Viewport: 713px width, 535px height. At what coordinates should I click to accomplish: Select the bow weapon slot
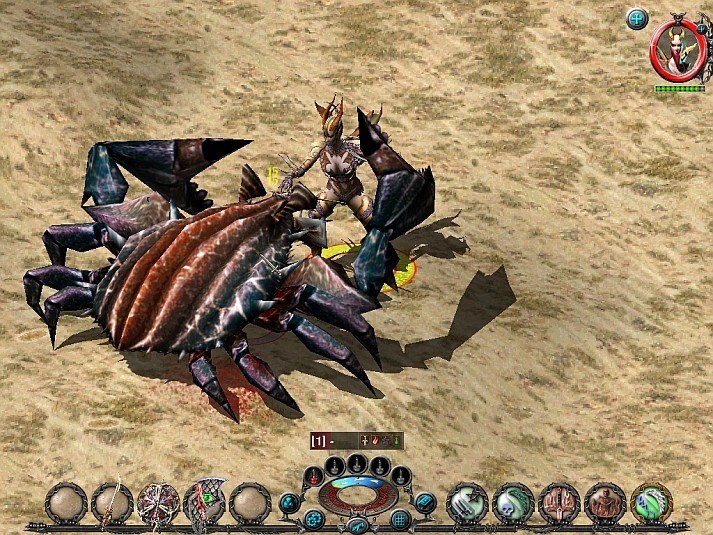coord(112,502)
